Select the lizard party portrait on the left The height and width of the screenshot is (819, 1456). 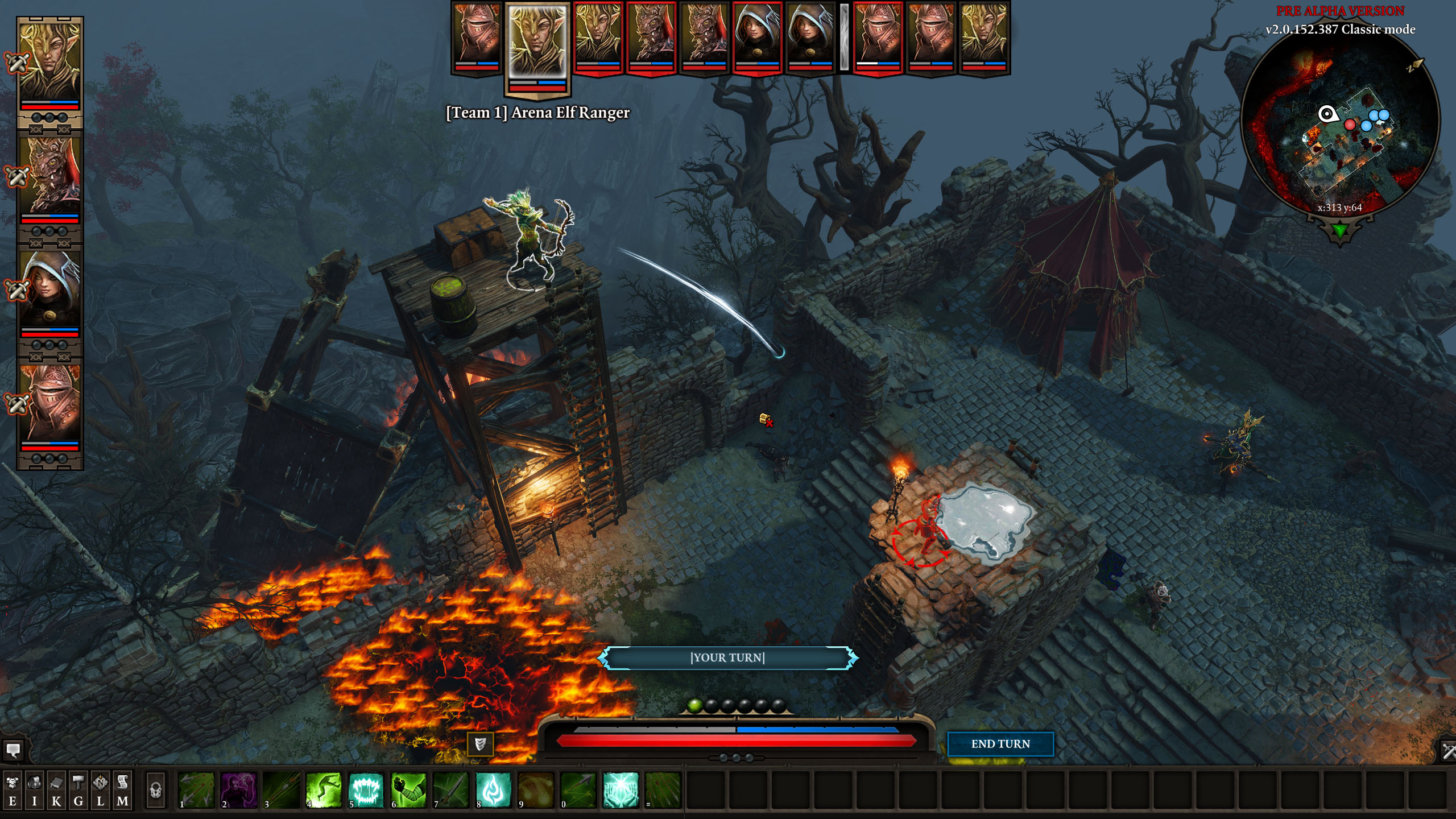point(50,176)
